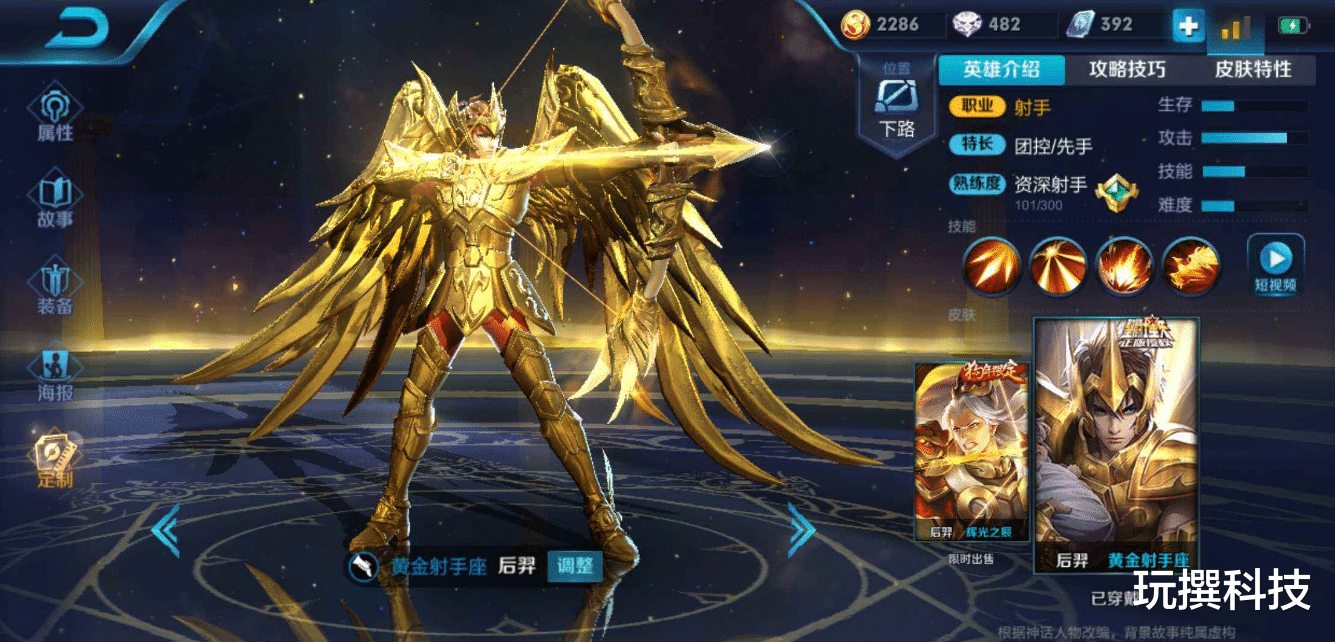Switch to the 英雄介绍 tab
The height and width of the screenshot is (642, 1335).
click(1000, 69)
